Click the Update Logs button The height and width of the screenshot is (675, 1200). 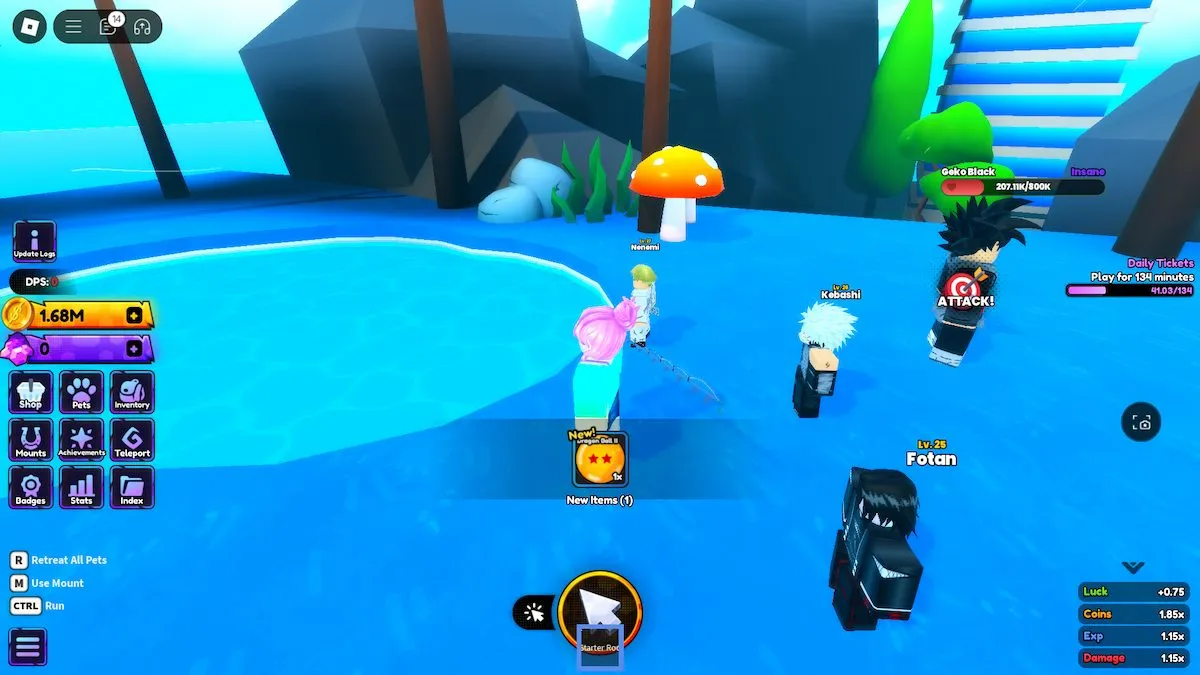click(34, 241)
